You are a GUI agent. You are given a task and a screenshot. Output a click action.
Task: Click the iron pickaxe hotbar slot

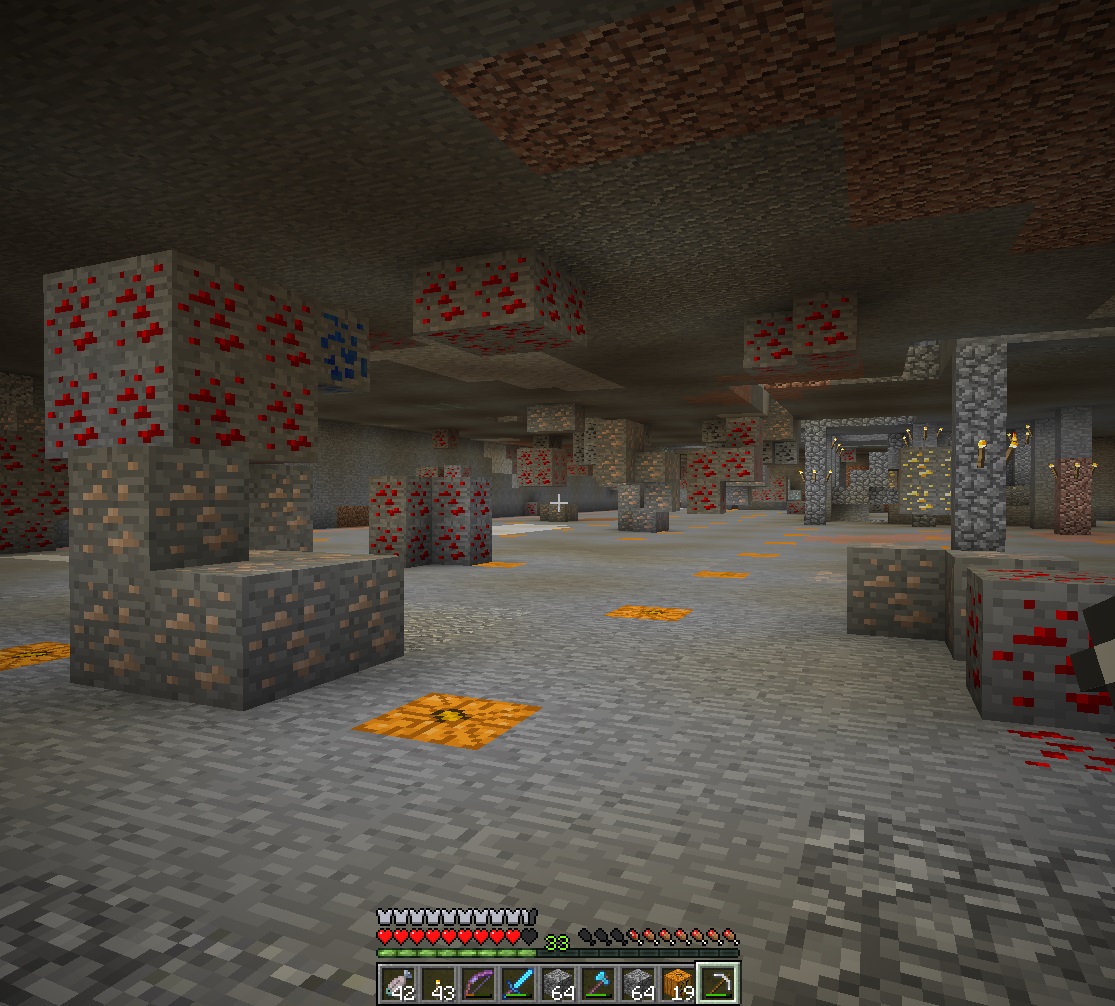tap(718, 982)
